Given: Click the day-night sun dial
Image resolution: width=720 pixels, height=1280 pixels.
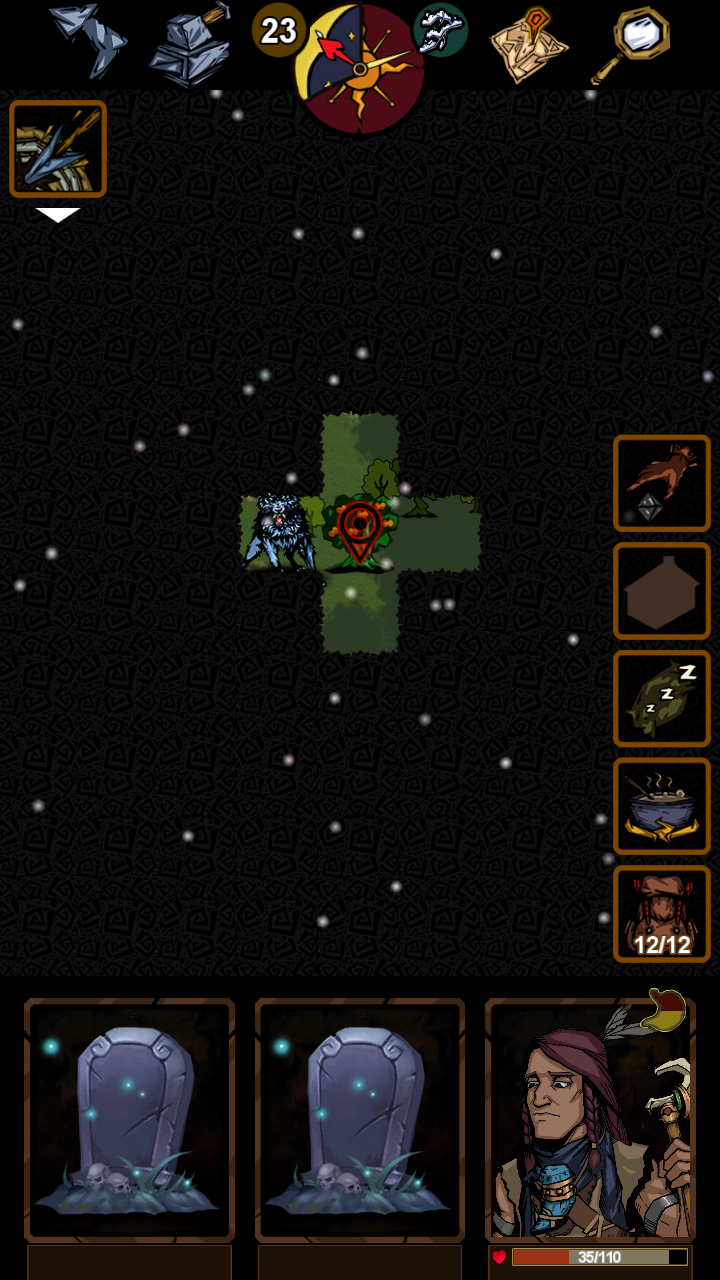Looking at the screenshot, I should [x=360, y=66].
